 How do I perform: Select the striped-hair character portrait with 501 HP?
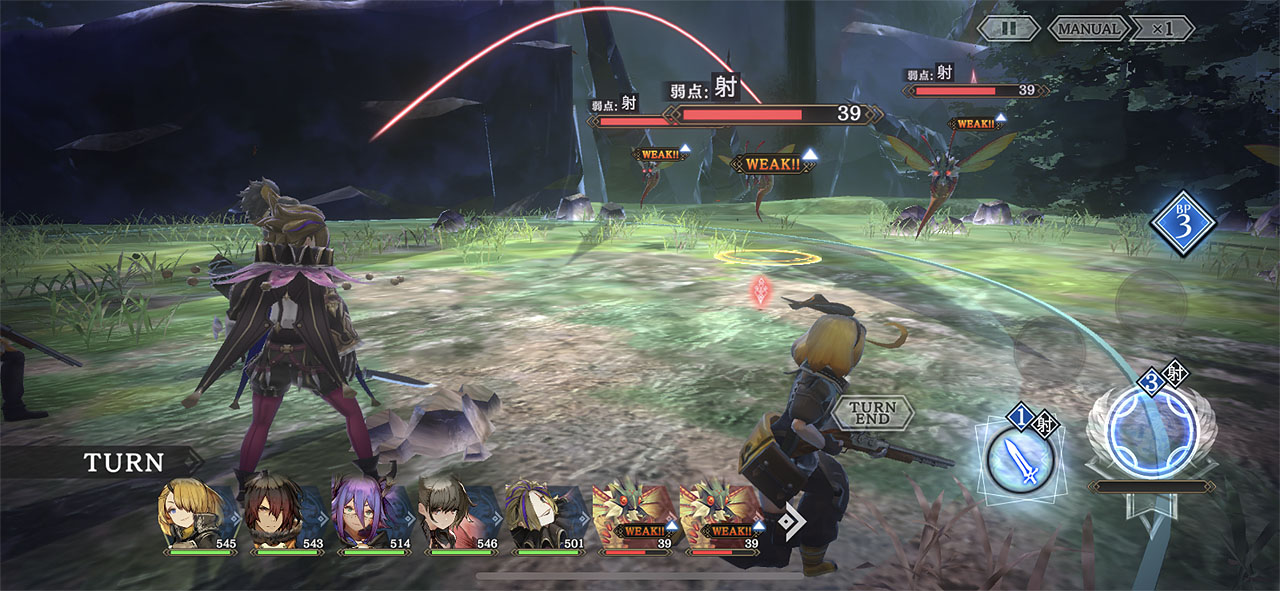pyautogui.click(x=537, y=512)
